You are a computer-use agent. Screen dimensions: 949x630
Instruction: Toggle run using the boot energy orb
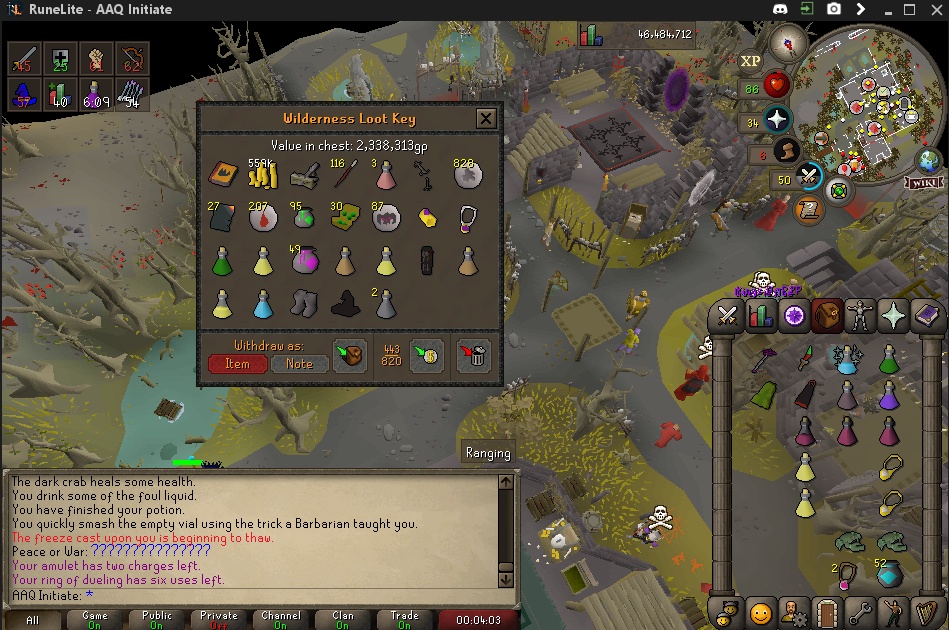[784, 153]
